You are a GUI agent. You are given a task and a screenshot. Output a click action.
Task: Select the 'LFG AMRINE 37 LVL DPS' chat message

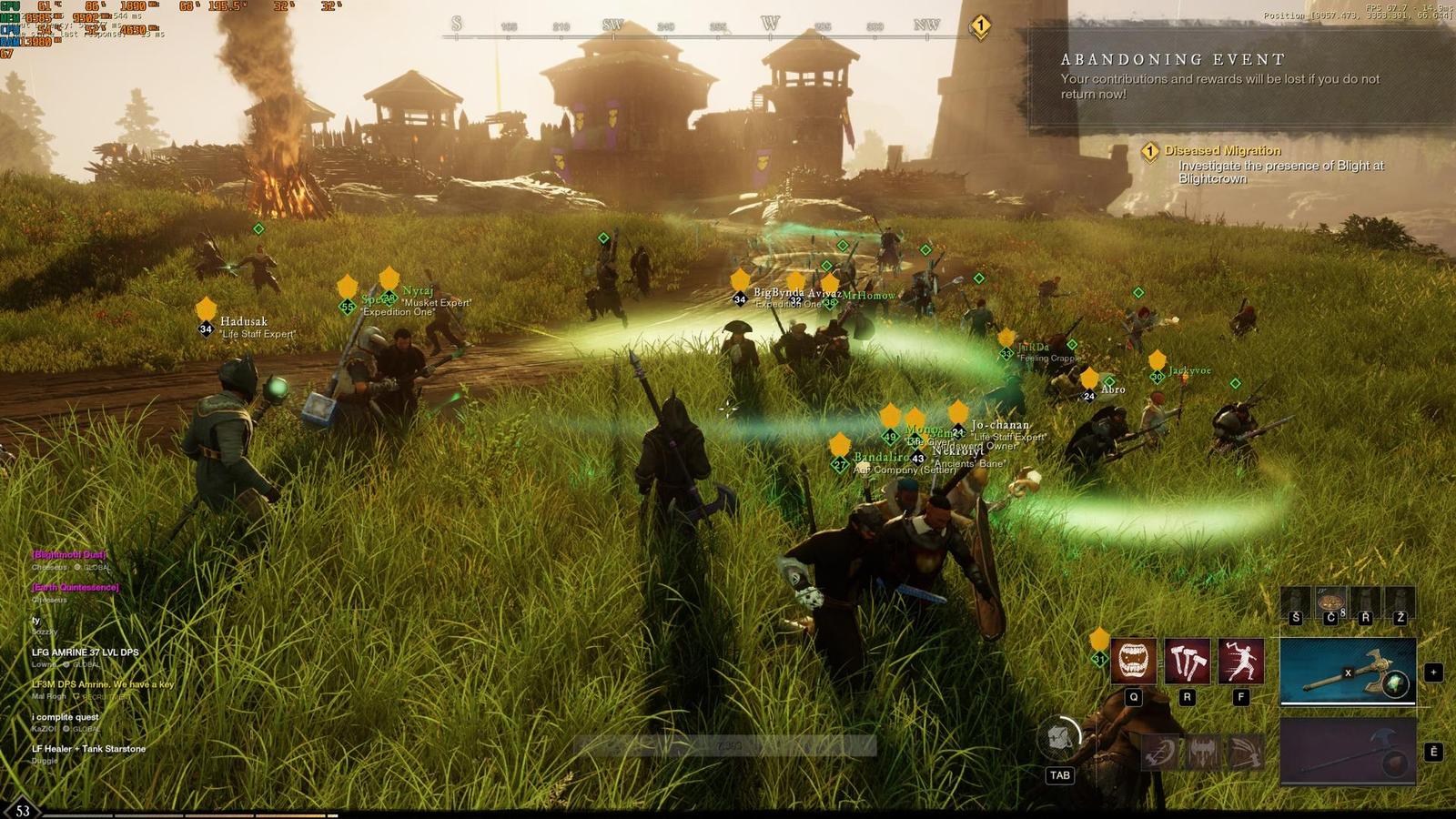[x=85, y=652]
